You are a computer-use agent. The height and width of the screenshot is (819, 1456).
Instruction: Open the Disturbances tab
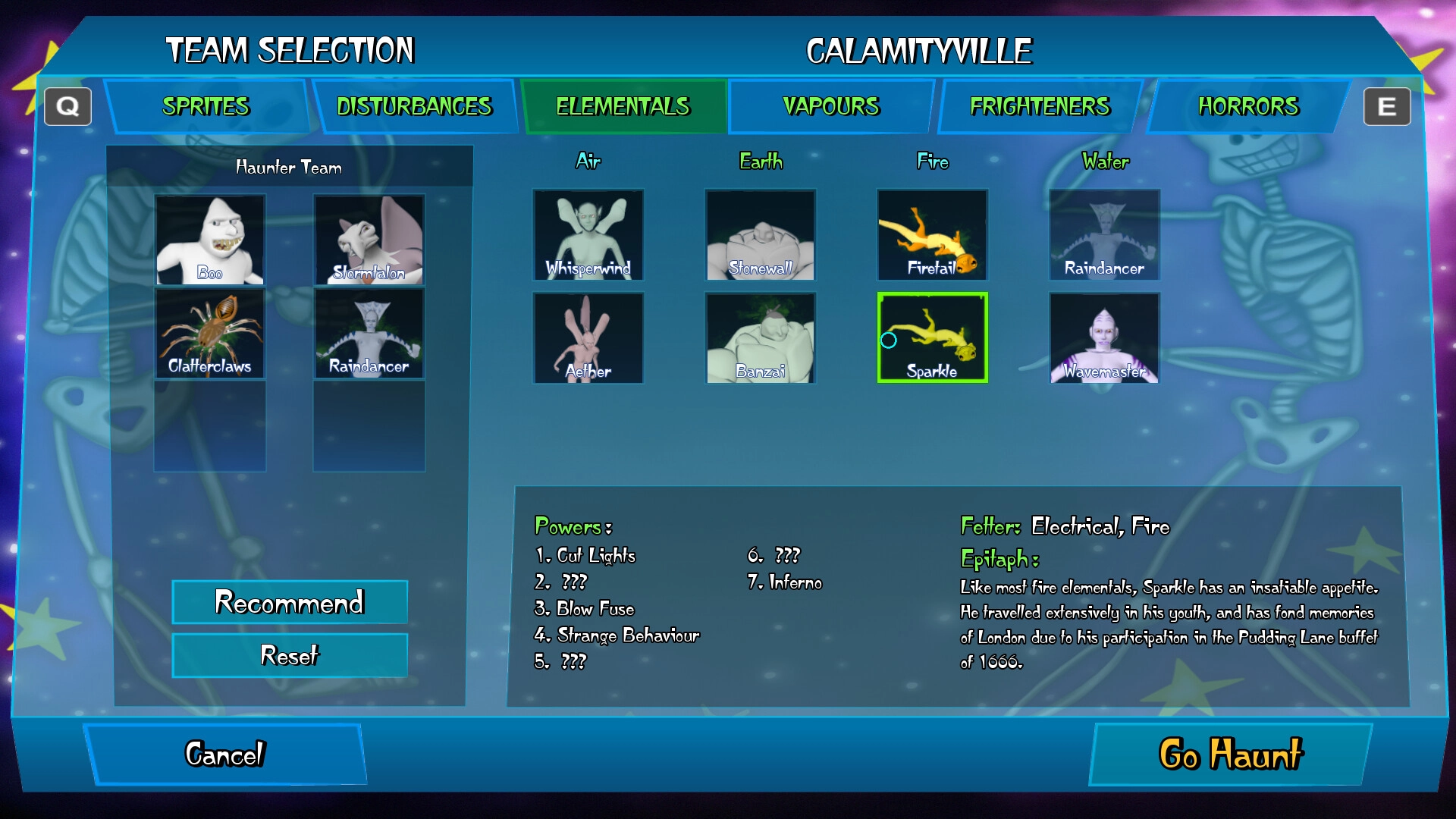click(414, 107)
